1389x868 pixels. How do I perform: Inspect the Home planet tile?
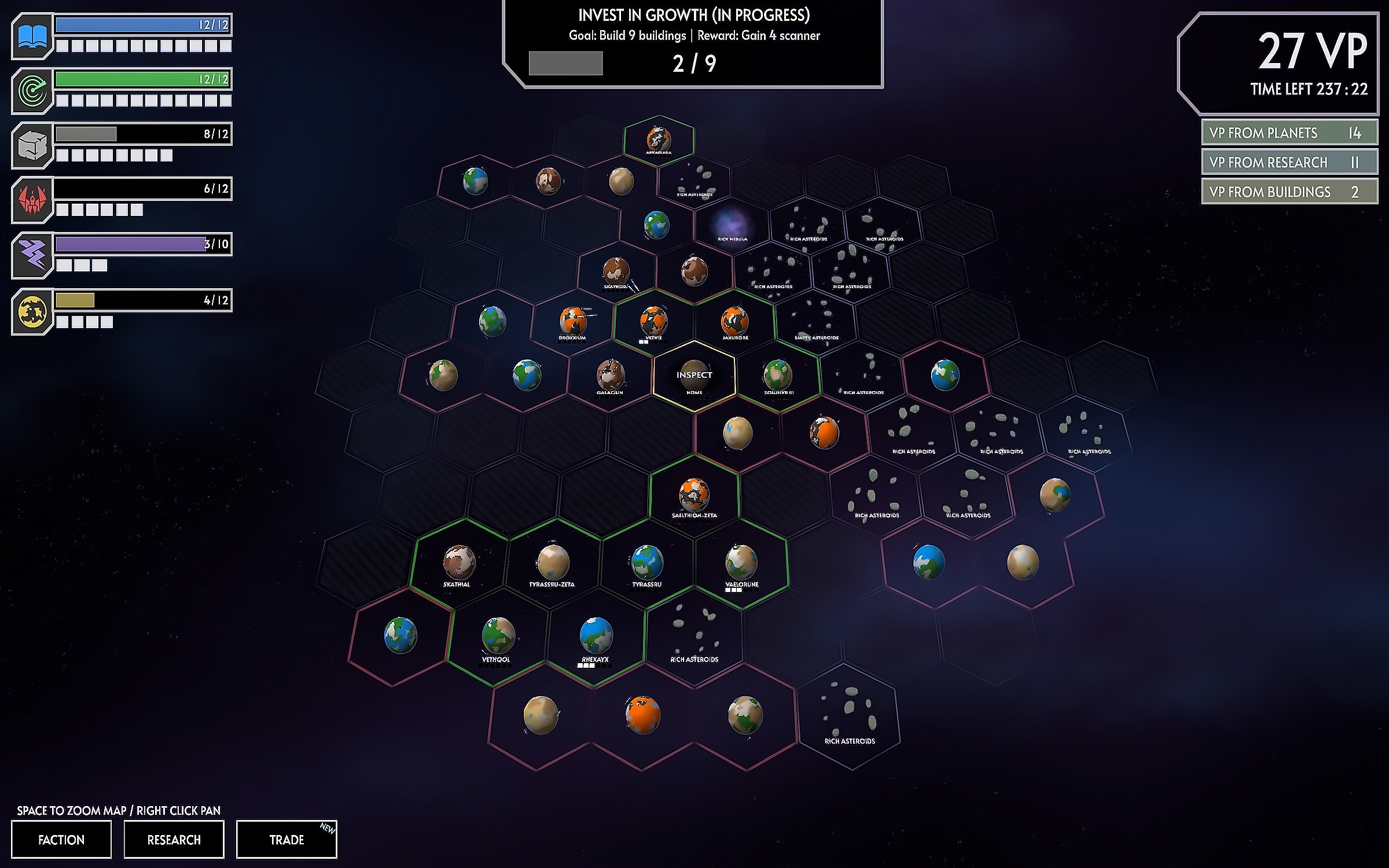(x=694, y=376)
